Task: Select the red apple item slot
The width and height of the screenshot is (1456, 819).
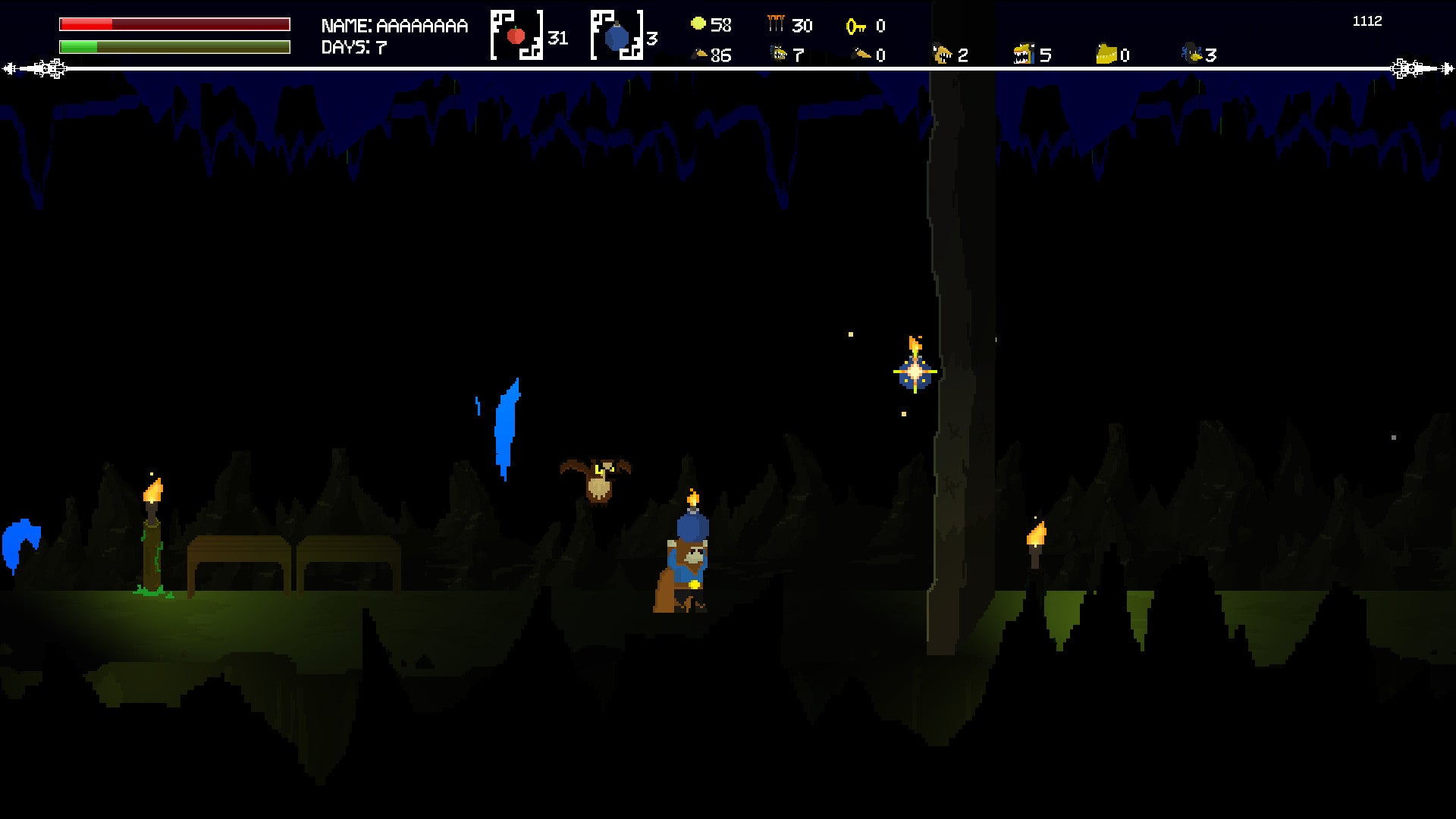Action: [x=517, y=35]
